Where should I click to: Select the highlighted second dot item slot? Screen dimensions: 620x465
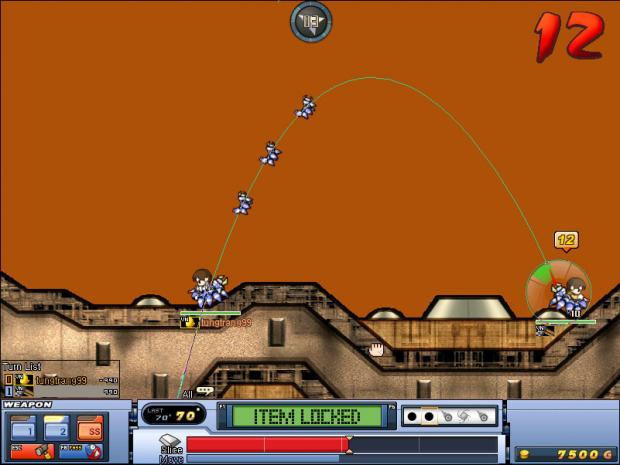(430, 415)
